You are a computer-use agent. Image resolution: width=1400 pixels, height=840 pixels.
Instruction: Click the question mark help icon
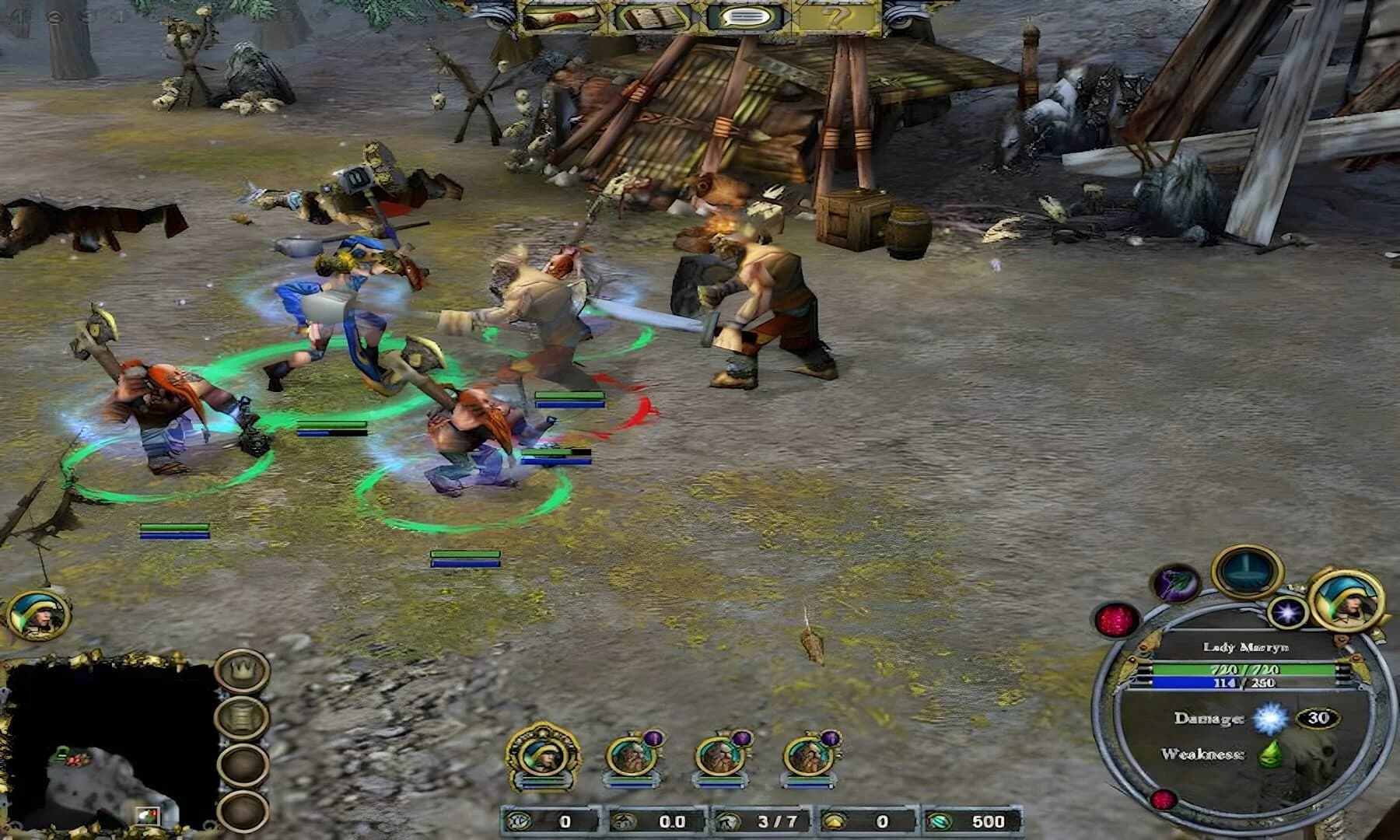835,16
